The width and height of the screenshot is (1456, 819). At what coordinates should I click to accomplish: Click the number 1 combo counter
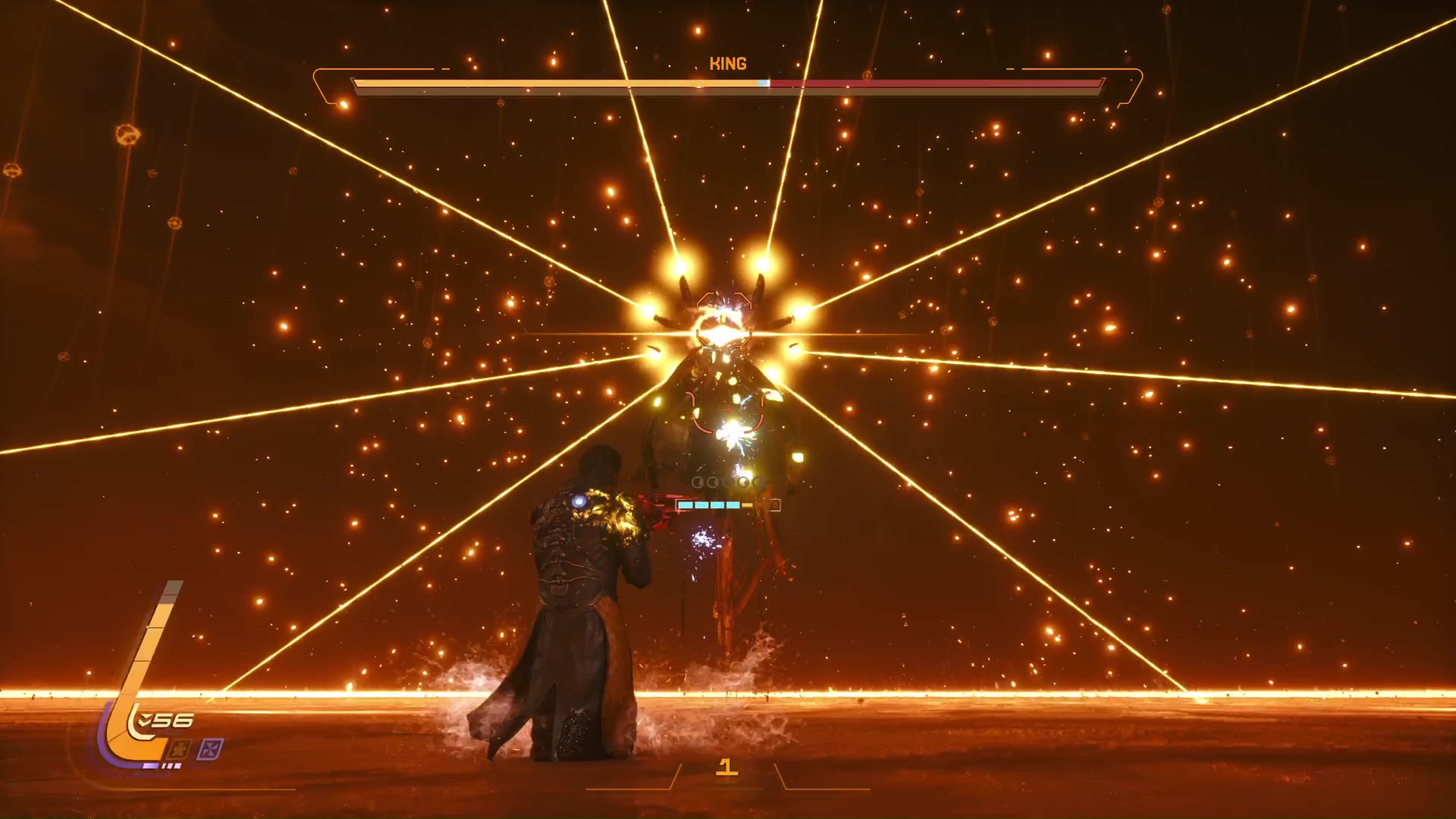tap(728, 768)
